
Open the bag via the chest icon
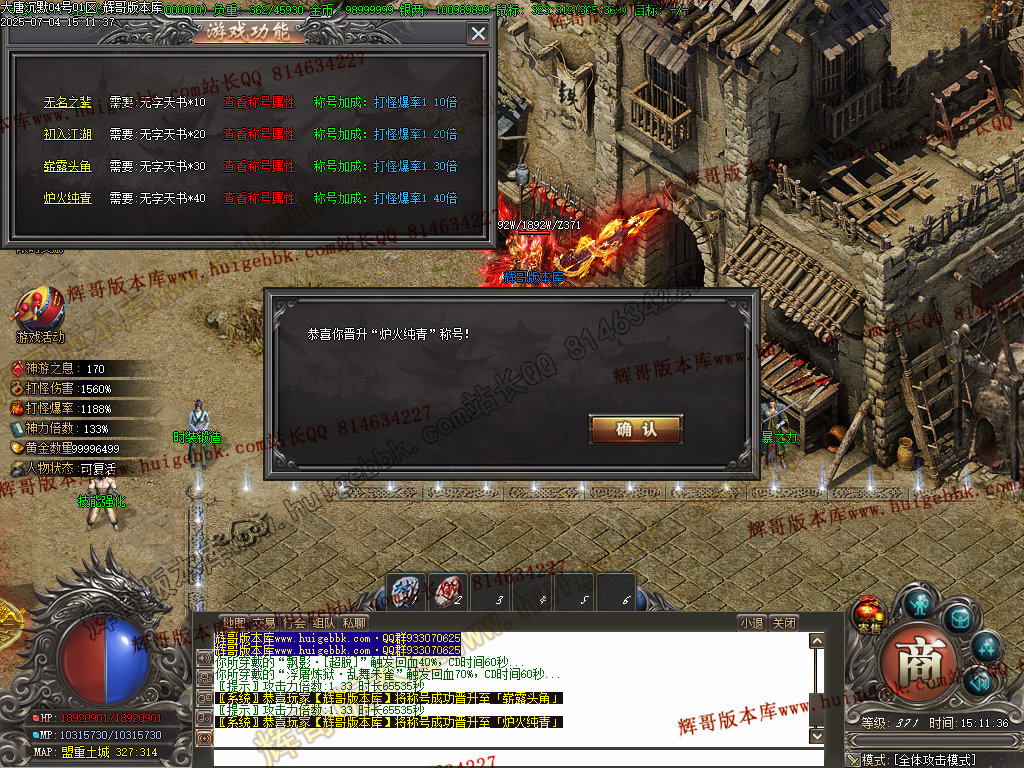pos(960,620)
